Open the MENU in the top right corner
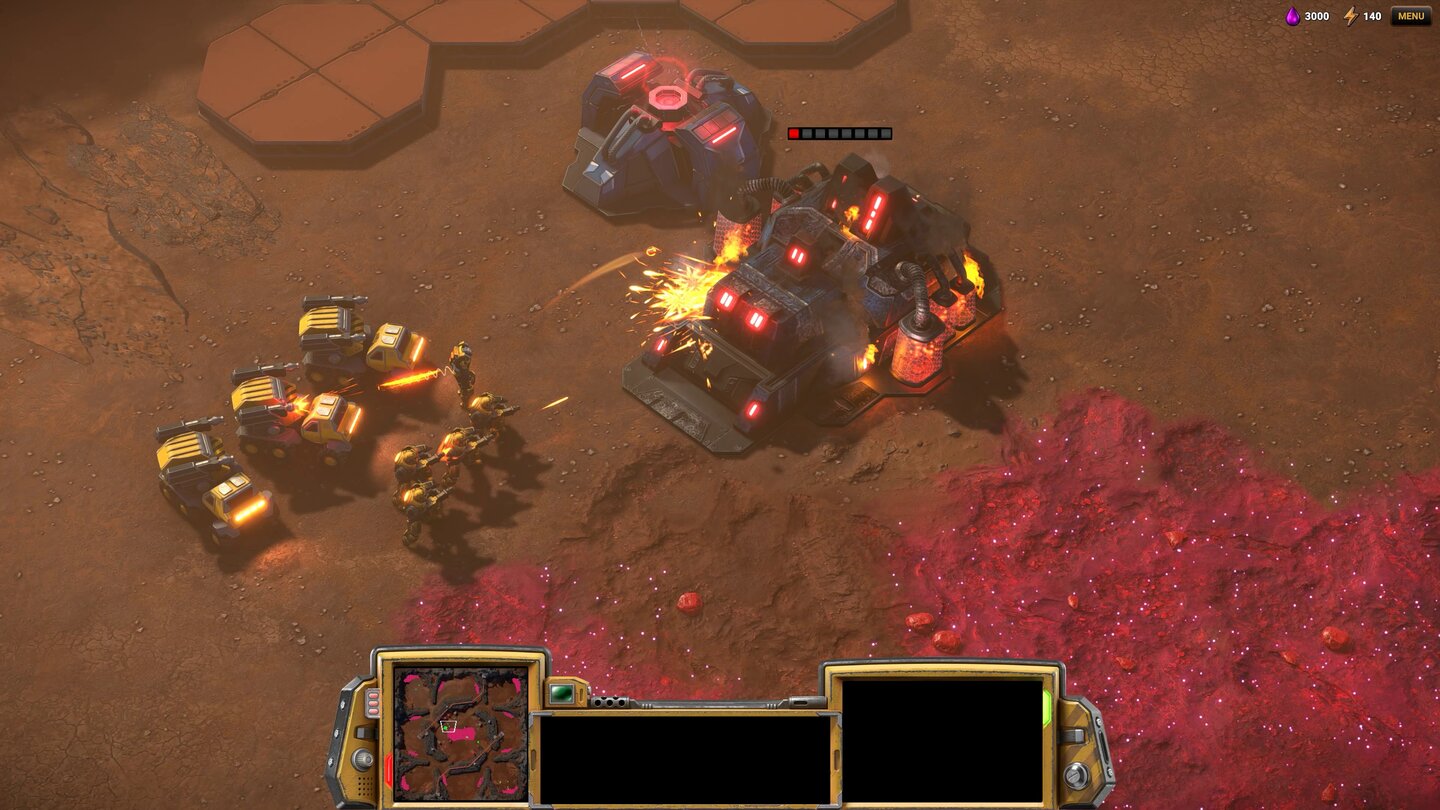1440x810 pixels. tap(1412, 16)
